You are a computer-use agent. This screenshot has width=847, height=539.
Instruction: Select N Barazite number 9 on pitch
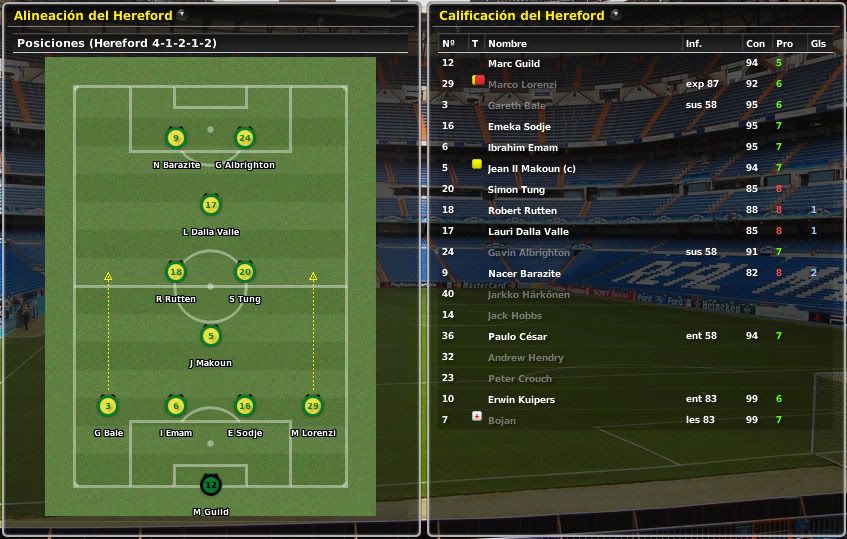(176, 139)
